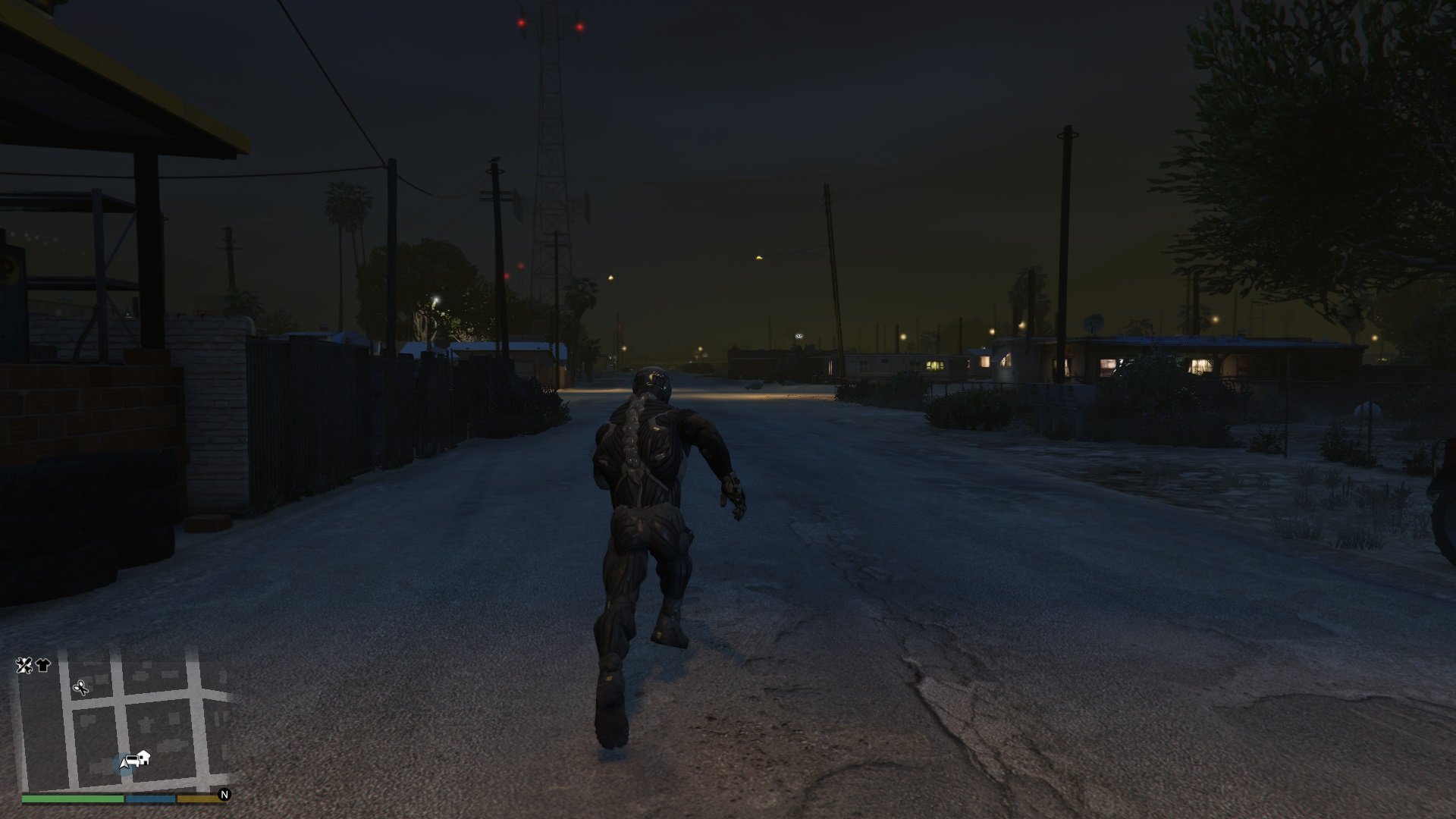Click the garage car blip on minimap
Screen dimensions: 1456x819
(x=132, y=759)
